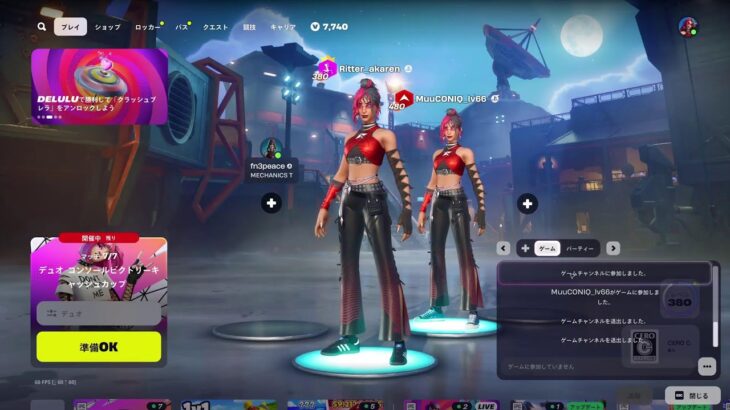This screenshot has height=410, width=730.
Task: Open the profile avatar in top-right corner
Action: point(688,27)
